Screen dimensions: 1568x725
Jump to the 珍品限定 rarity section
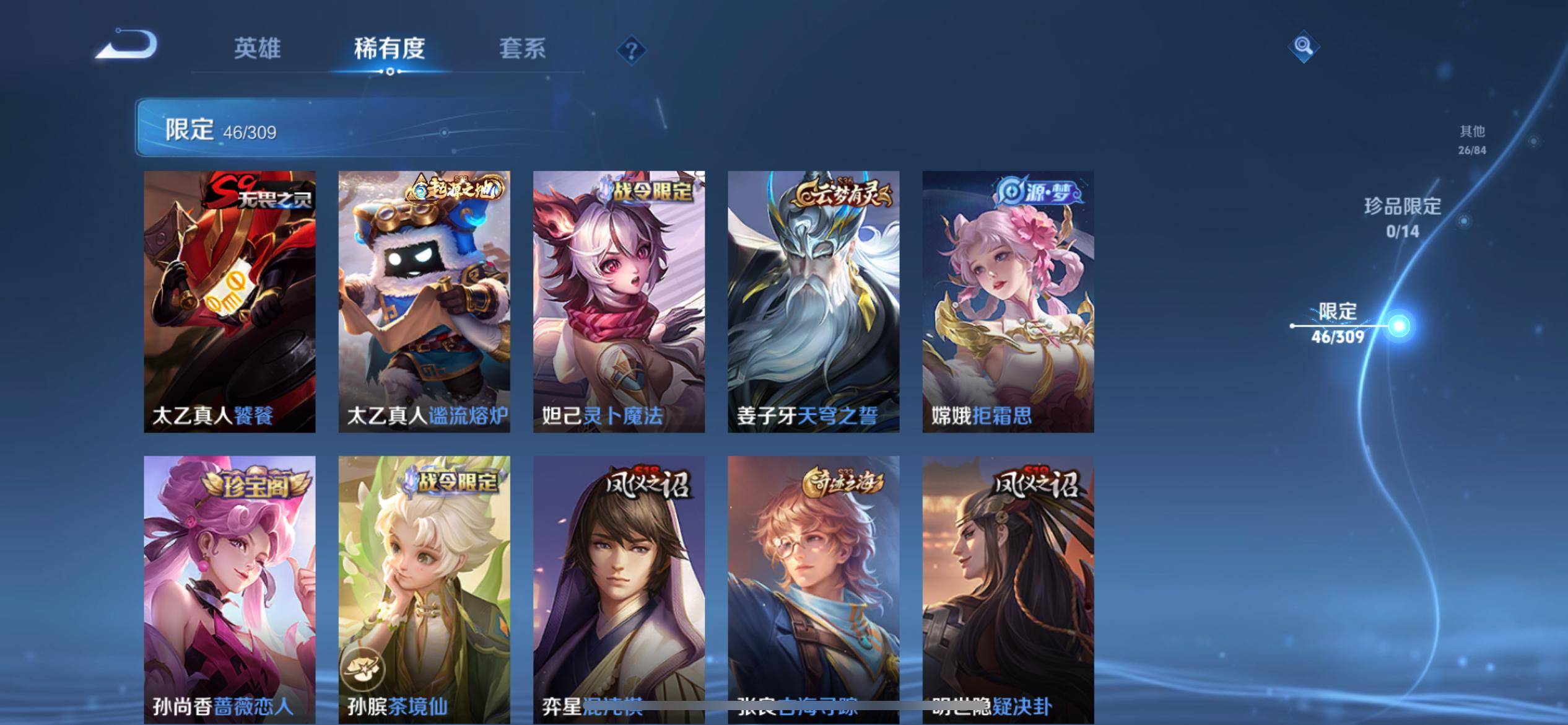1403,217
